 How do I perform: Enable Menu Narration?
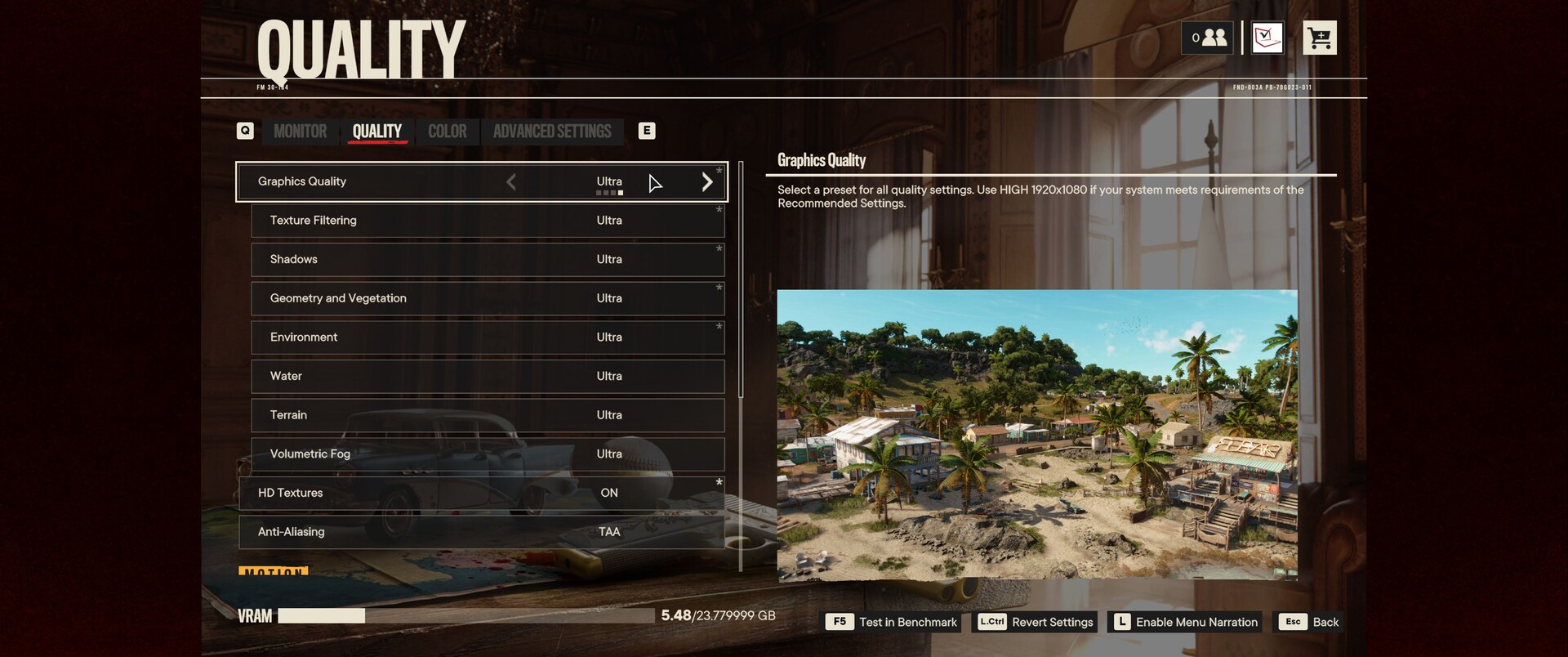(x=1185, y=623)
